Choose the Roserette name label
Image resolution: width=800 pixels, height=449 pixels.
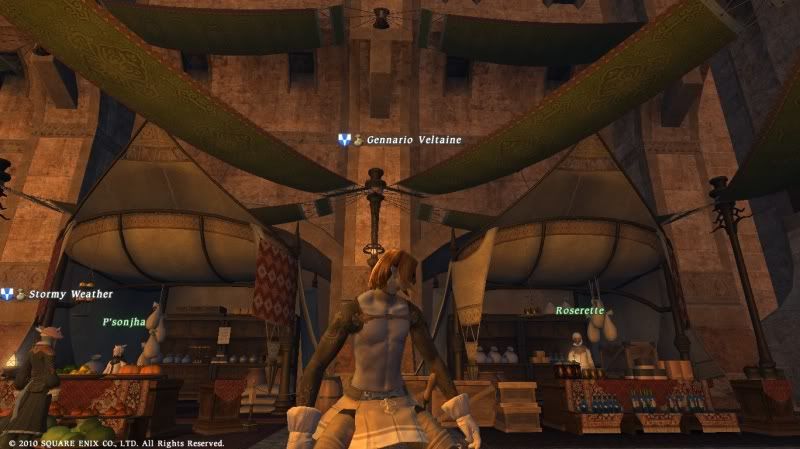[x=580, y=311]
